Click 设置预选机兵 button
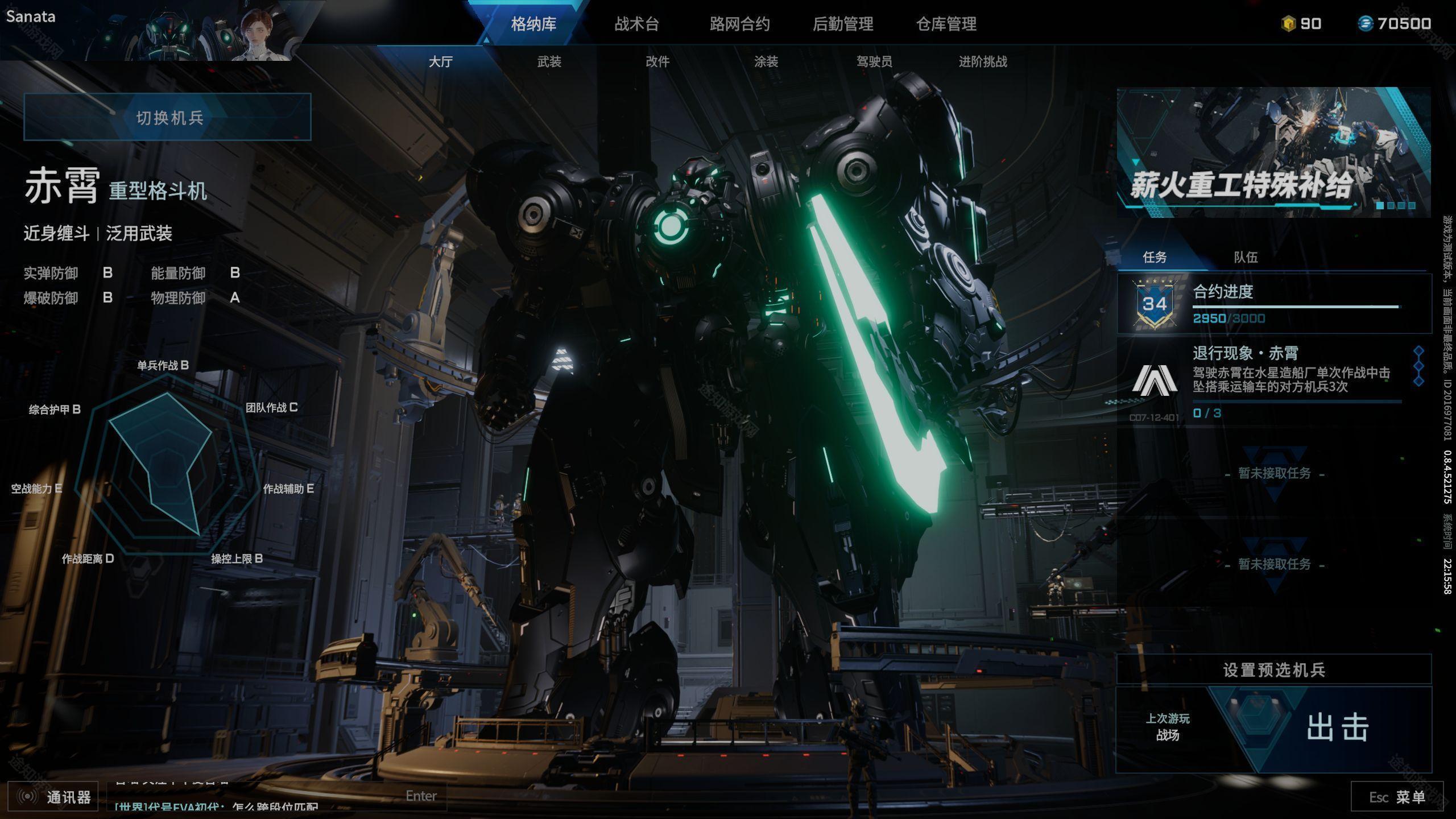1456x819 pixels. coord(1274,670)
